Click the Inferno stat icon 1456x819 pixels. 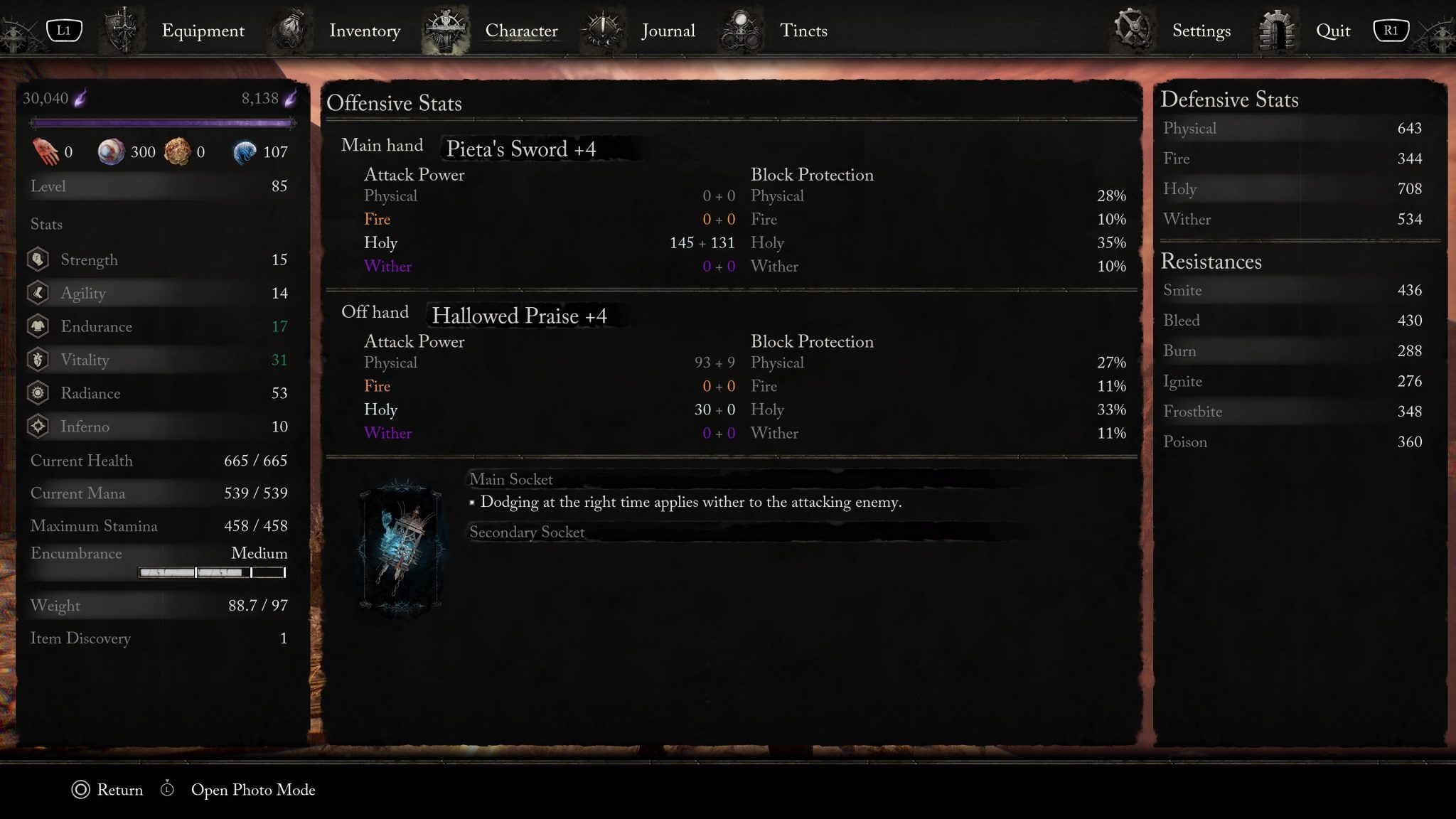click(x=39, y=427)
